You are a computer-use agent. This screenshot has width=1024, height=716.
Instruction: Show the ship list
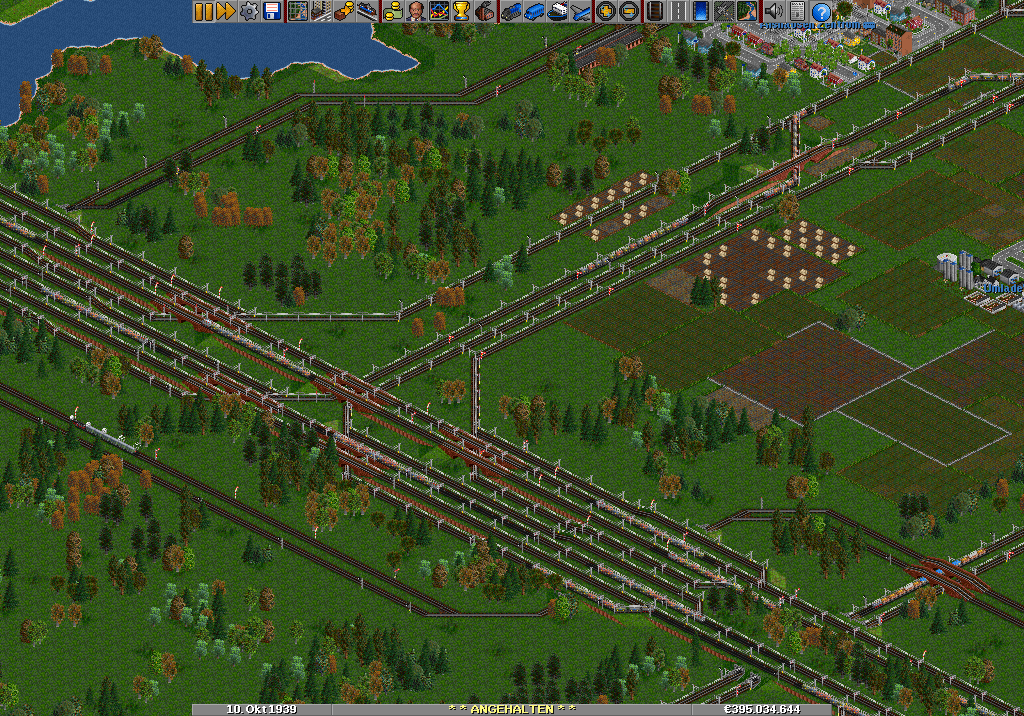click(x=558, y=11)
